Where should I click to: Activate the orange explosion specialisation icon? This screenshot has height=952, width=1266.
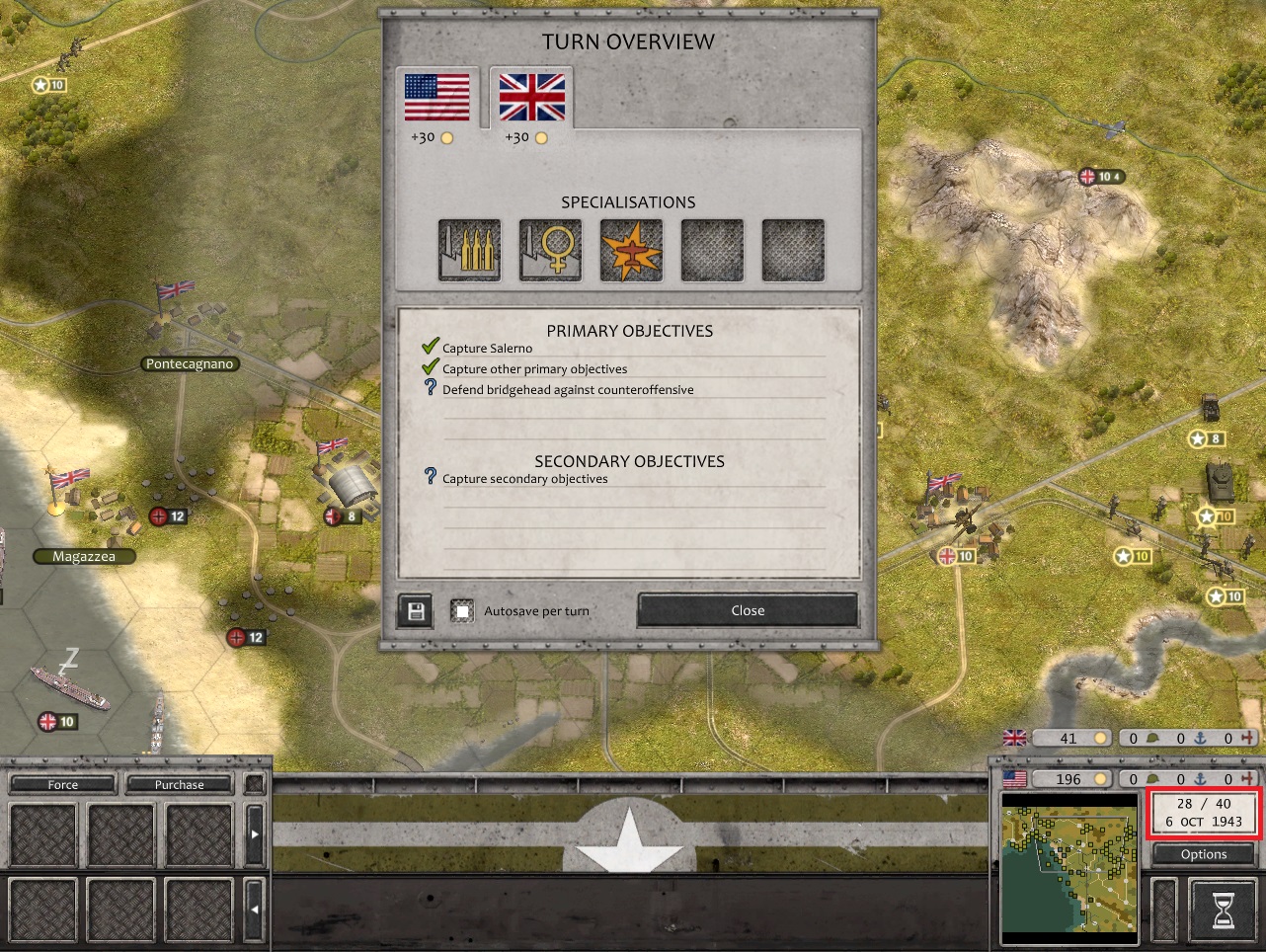tap(631, 250)
